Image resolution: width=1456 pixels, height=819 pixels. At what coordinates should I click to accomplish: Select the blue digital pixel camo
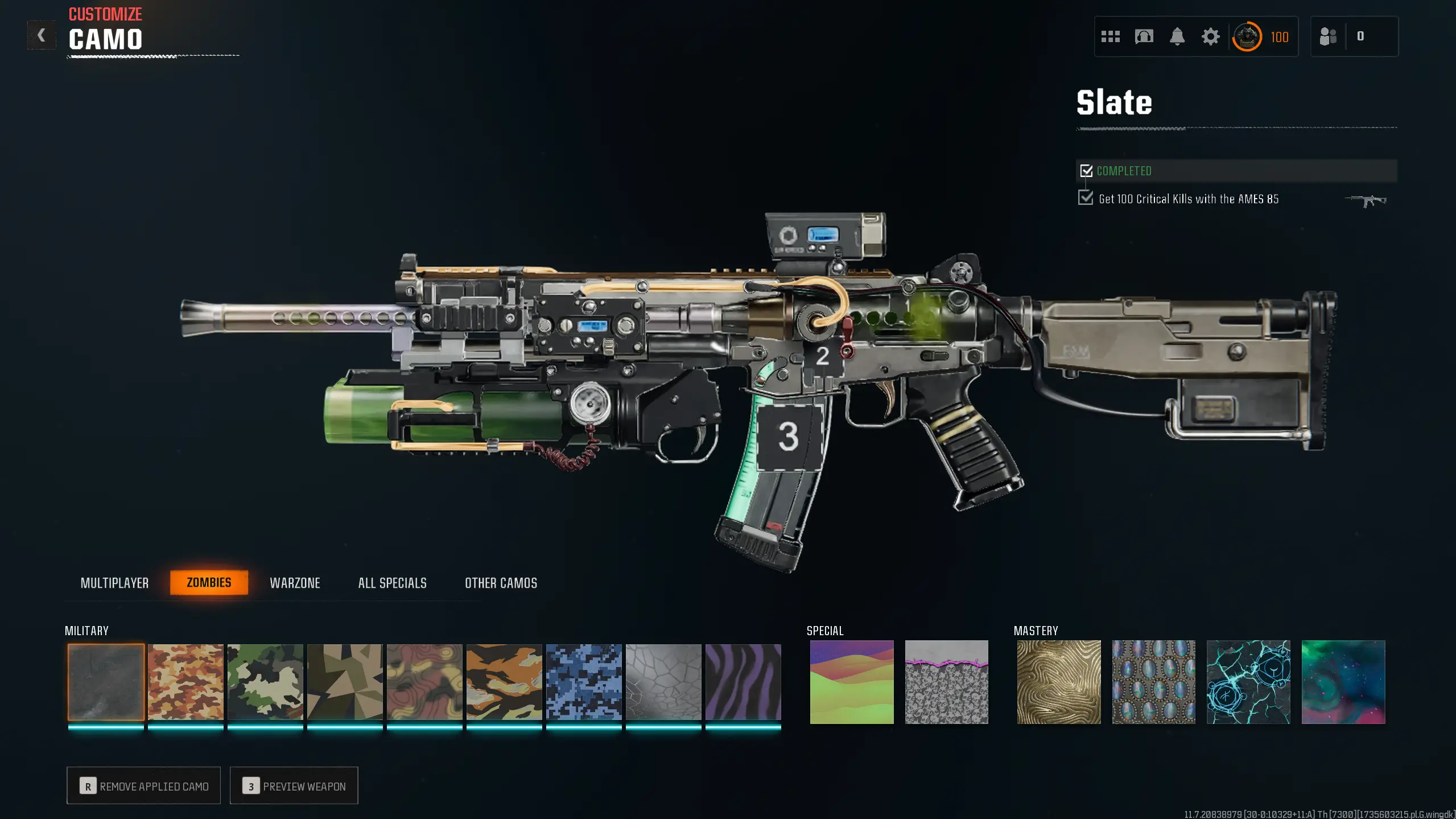[x=584, y=682]
